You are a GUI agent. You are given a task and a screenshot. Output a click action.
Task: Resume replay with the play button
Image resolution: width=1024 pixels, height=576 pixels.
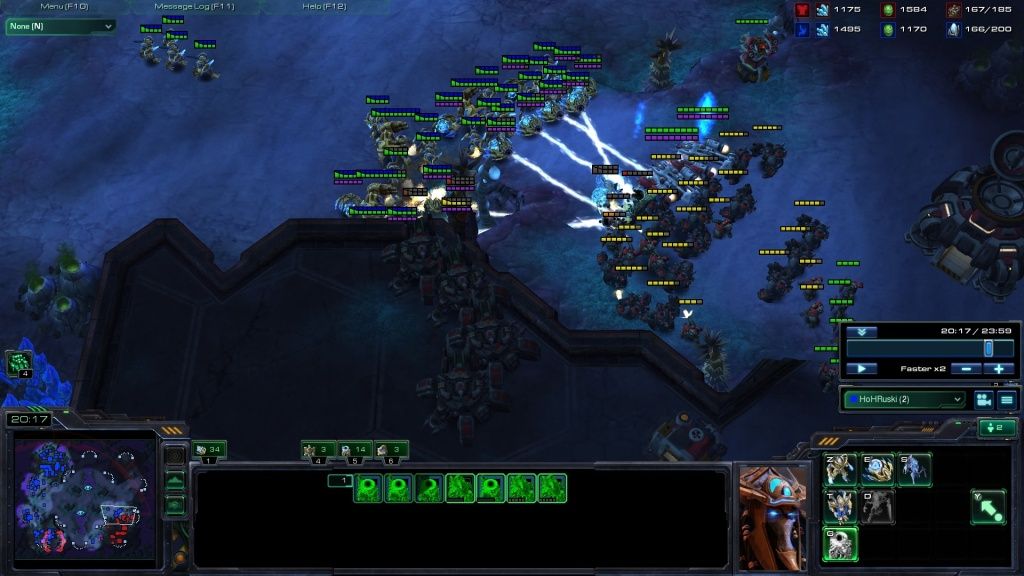pos(861,368)
